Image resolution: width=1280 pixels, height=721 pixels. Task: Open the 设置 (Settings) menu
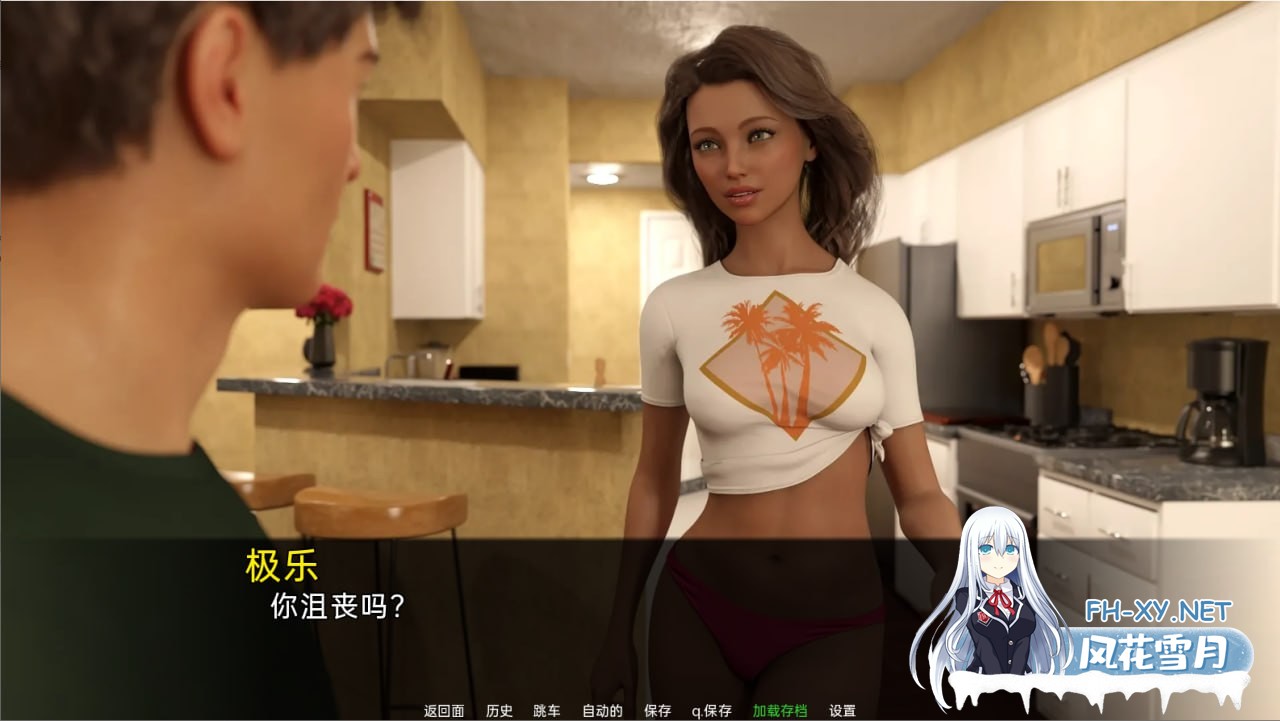842,711
